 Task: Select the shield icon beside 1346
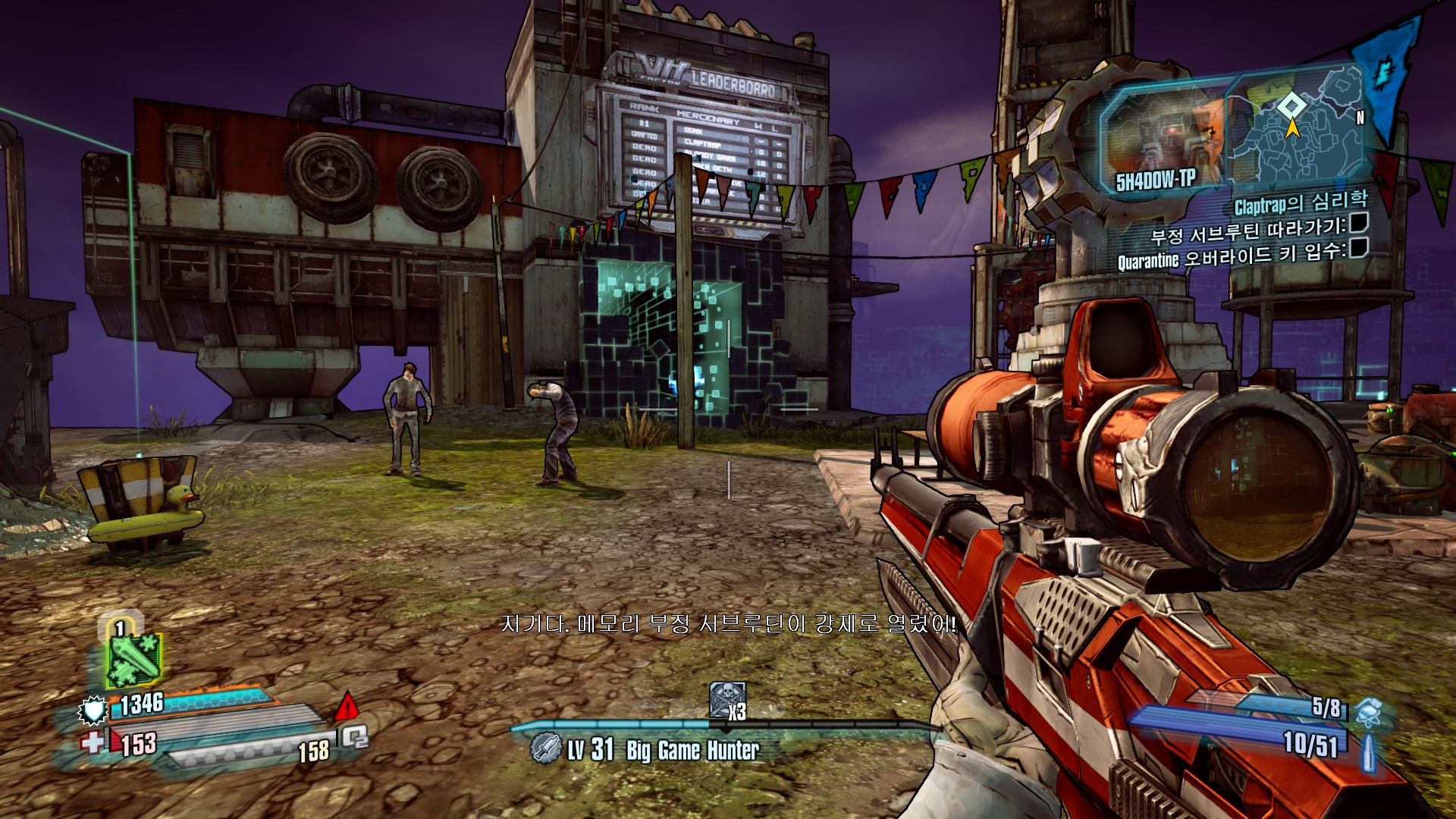(93, 711)
